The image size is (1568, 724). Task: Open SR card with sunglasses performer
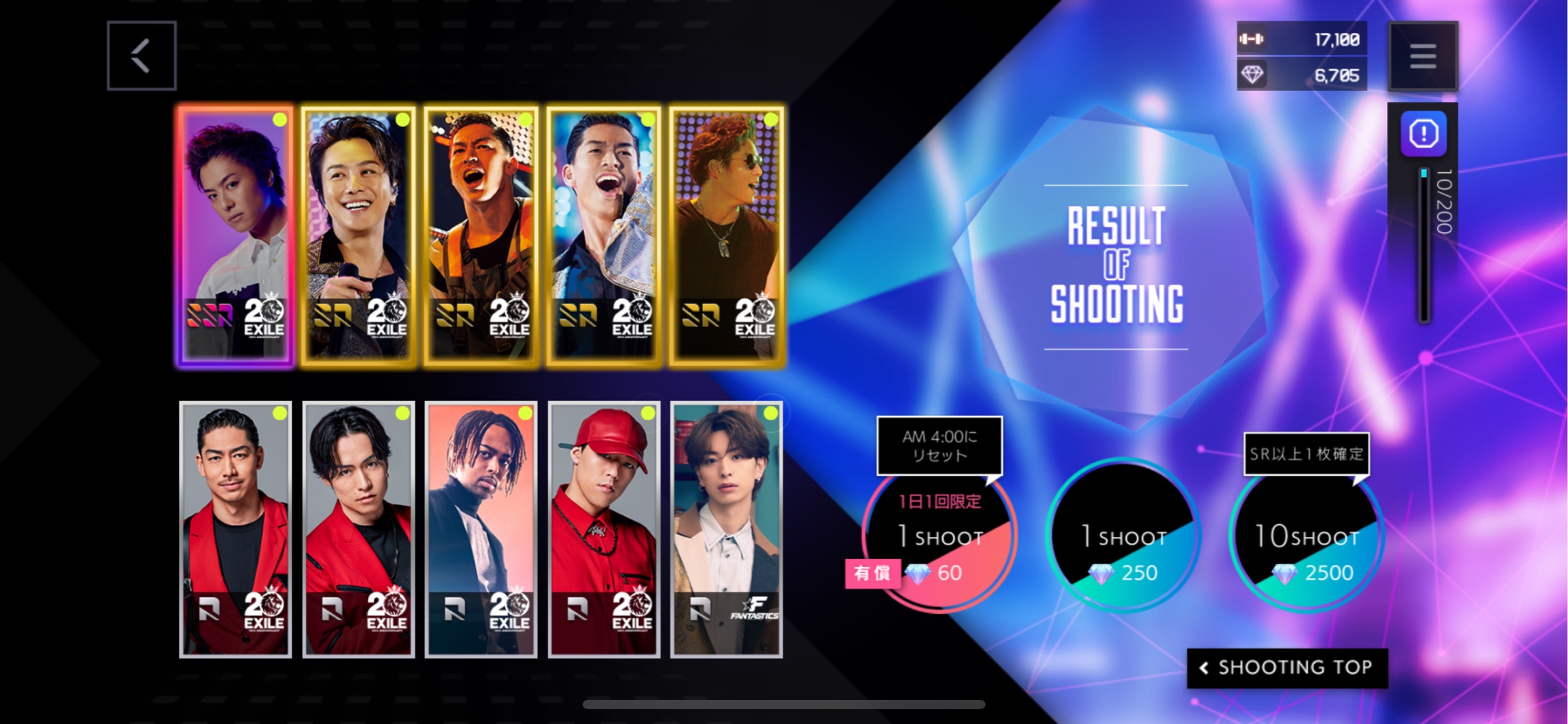tap(726, 235)
